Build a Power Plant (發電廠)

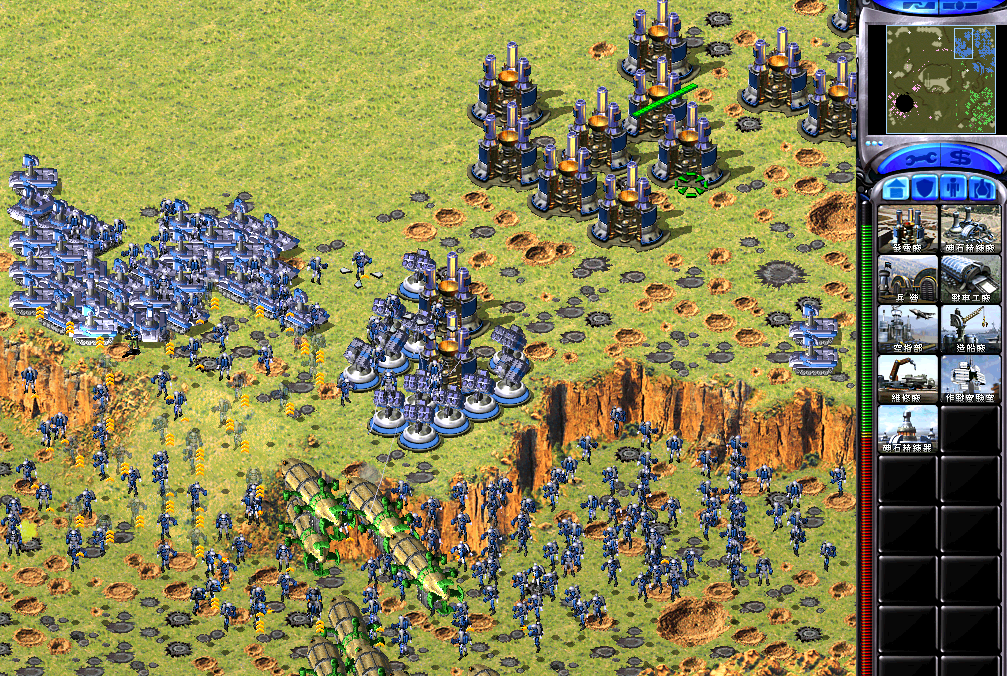coord(908,229)
